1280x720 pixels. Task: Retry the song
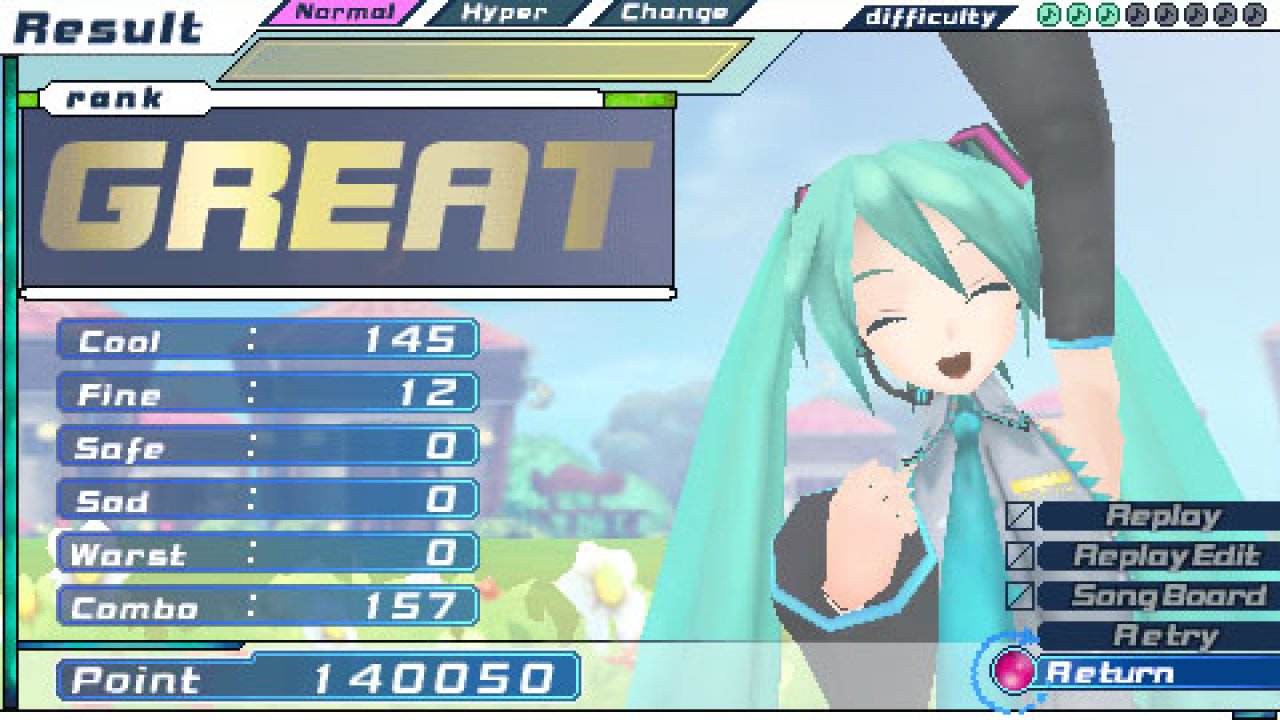[x=1165, y=635]
